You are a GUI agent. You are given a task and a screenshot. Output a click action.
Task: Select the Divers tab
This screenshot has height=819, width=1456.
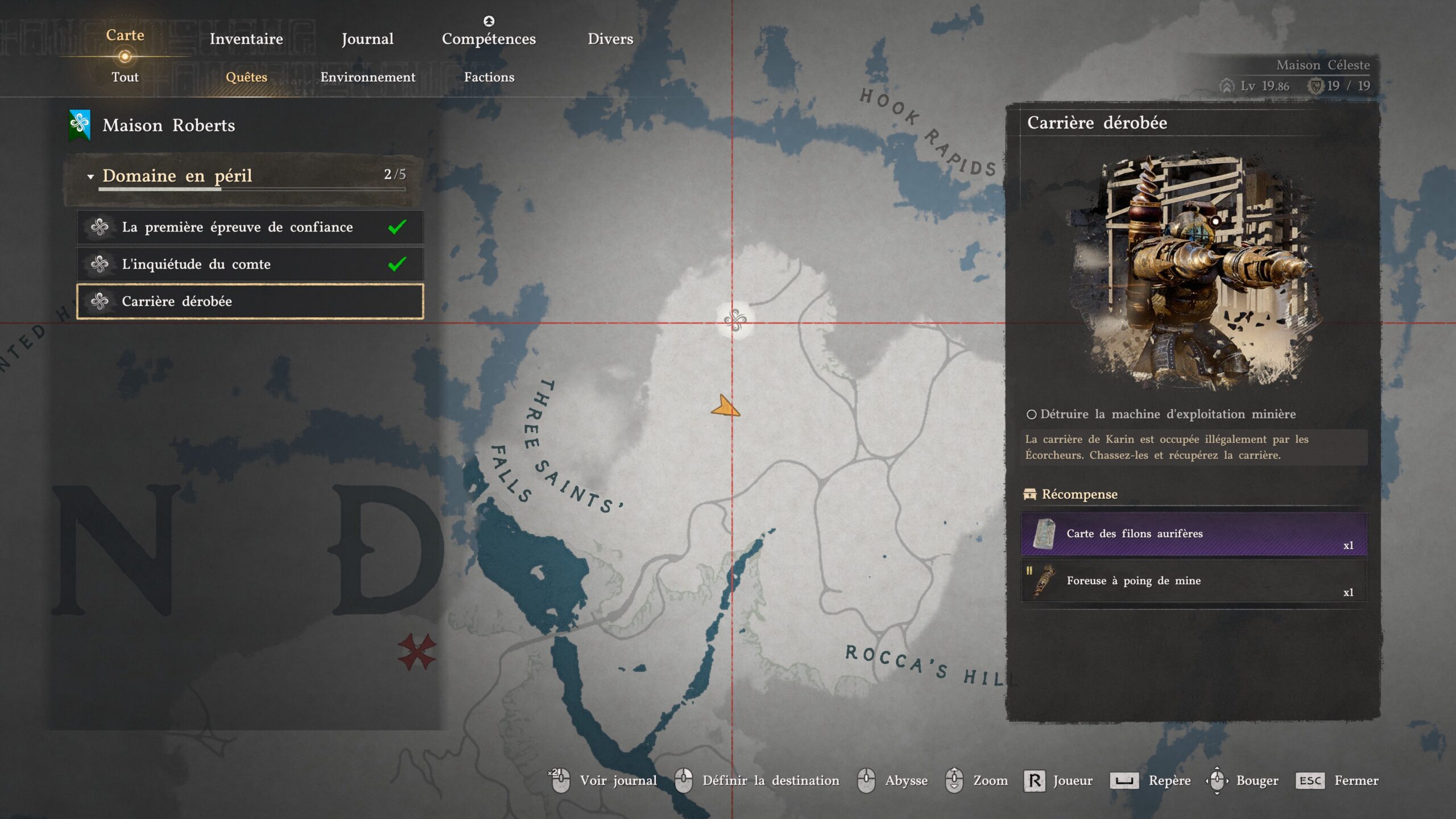tap(610, 39)
